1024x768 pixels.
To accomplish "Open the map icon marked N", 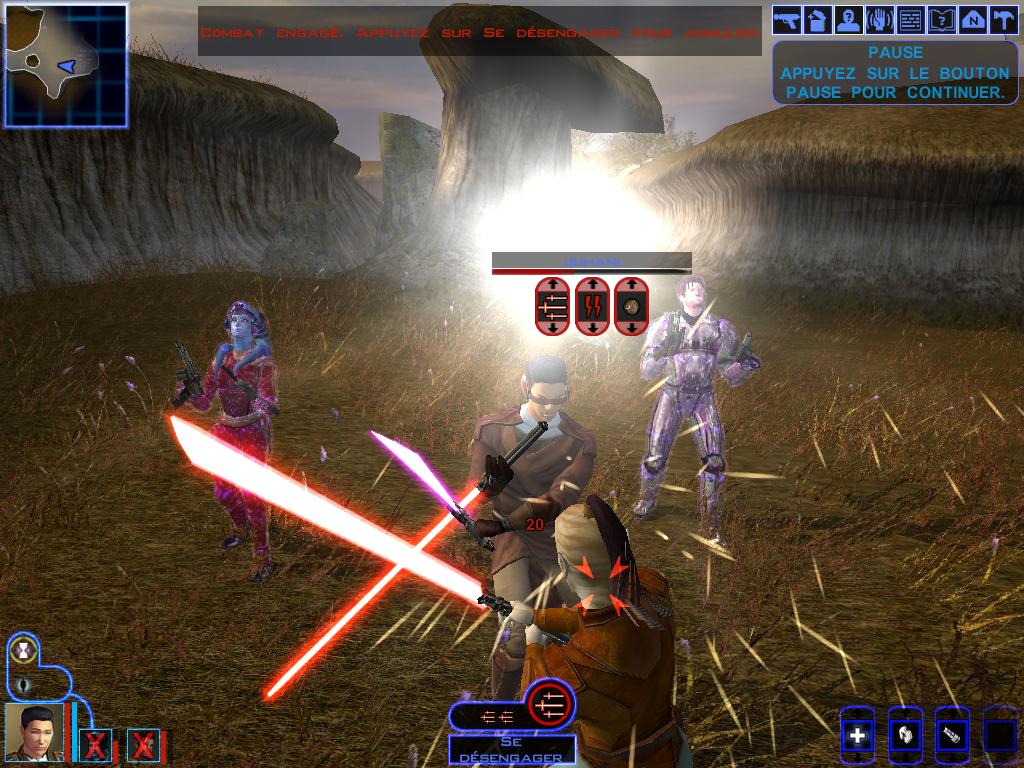I will click(x=972, y=19).
